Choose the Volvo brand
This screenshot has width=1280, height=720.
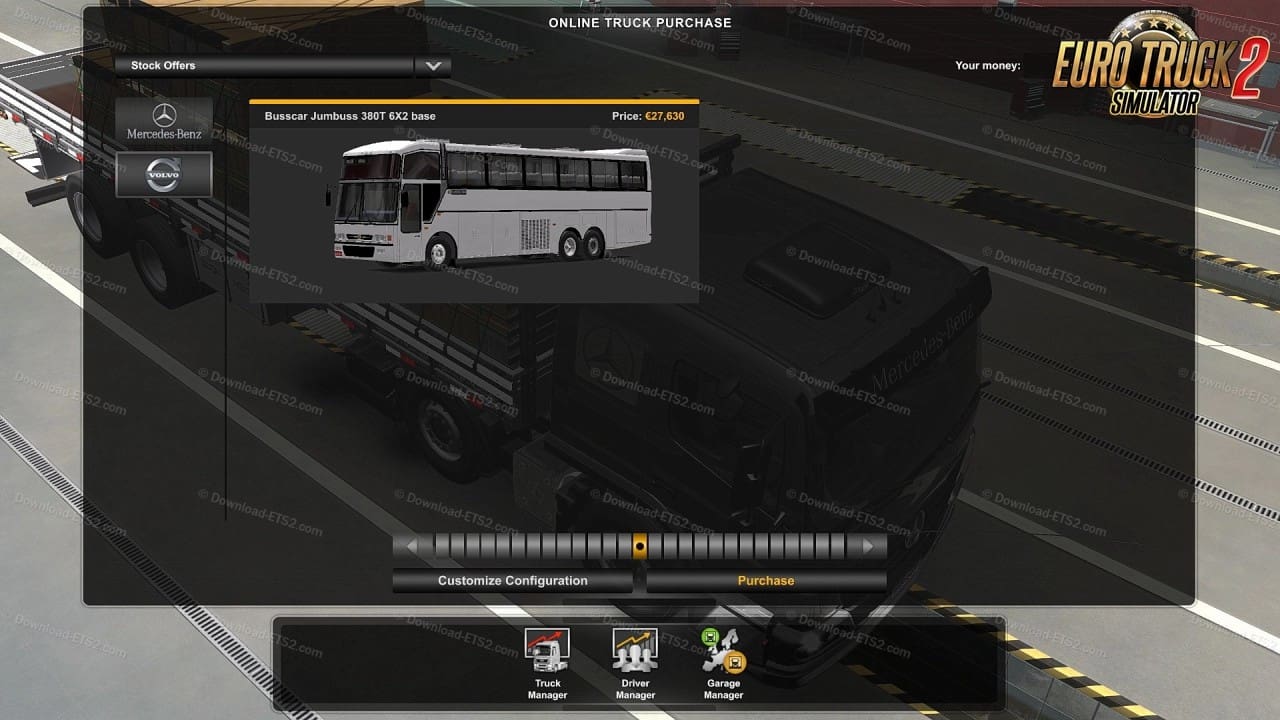pyautogui.click(x=164, y=175)
